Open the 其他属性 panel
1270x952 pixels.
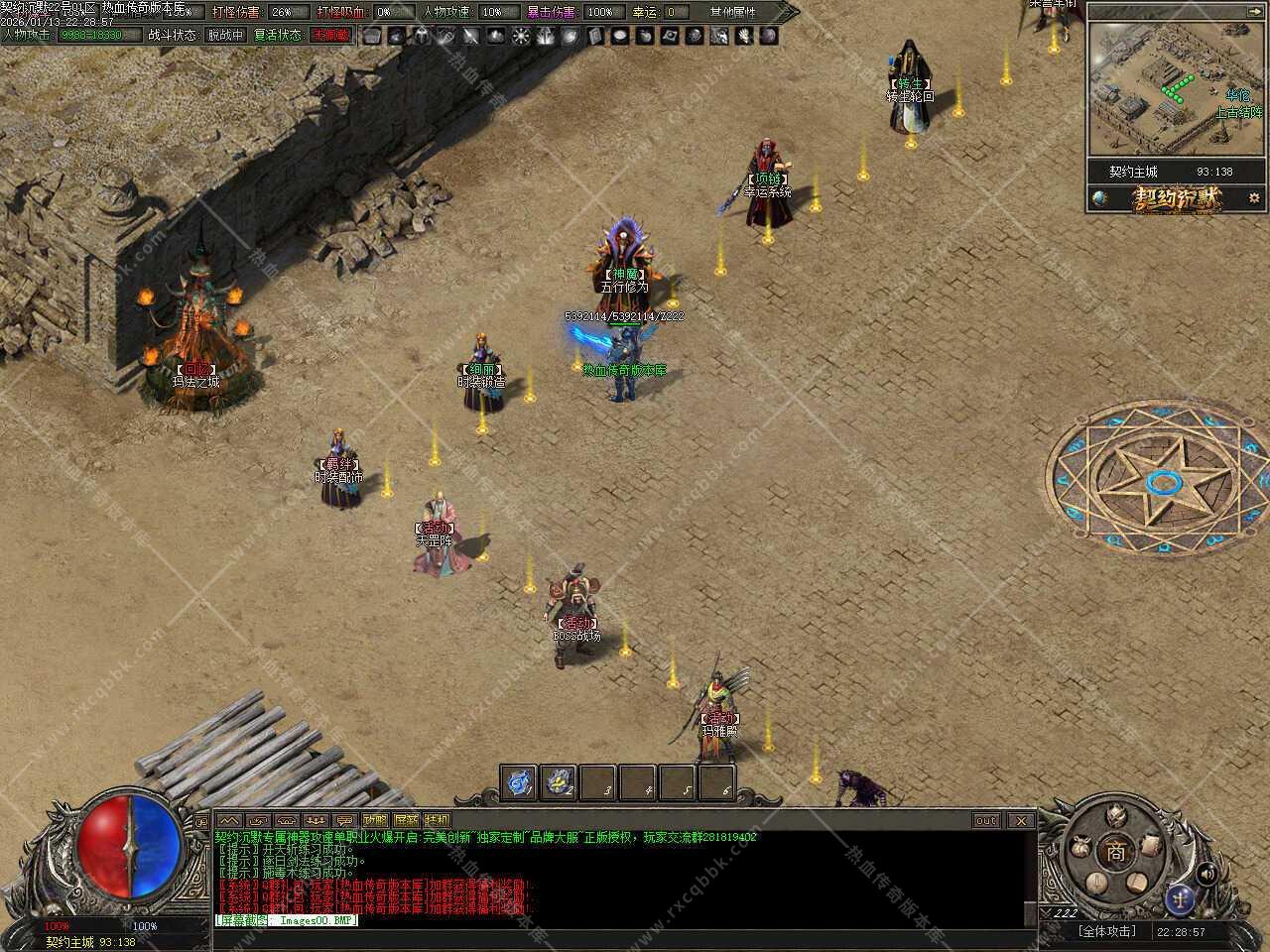[x=732, y=12]
